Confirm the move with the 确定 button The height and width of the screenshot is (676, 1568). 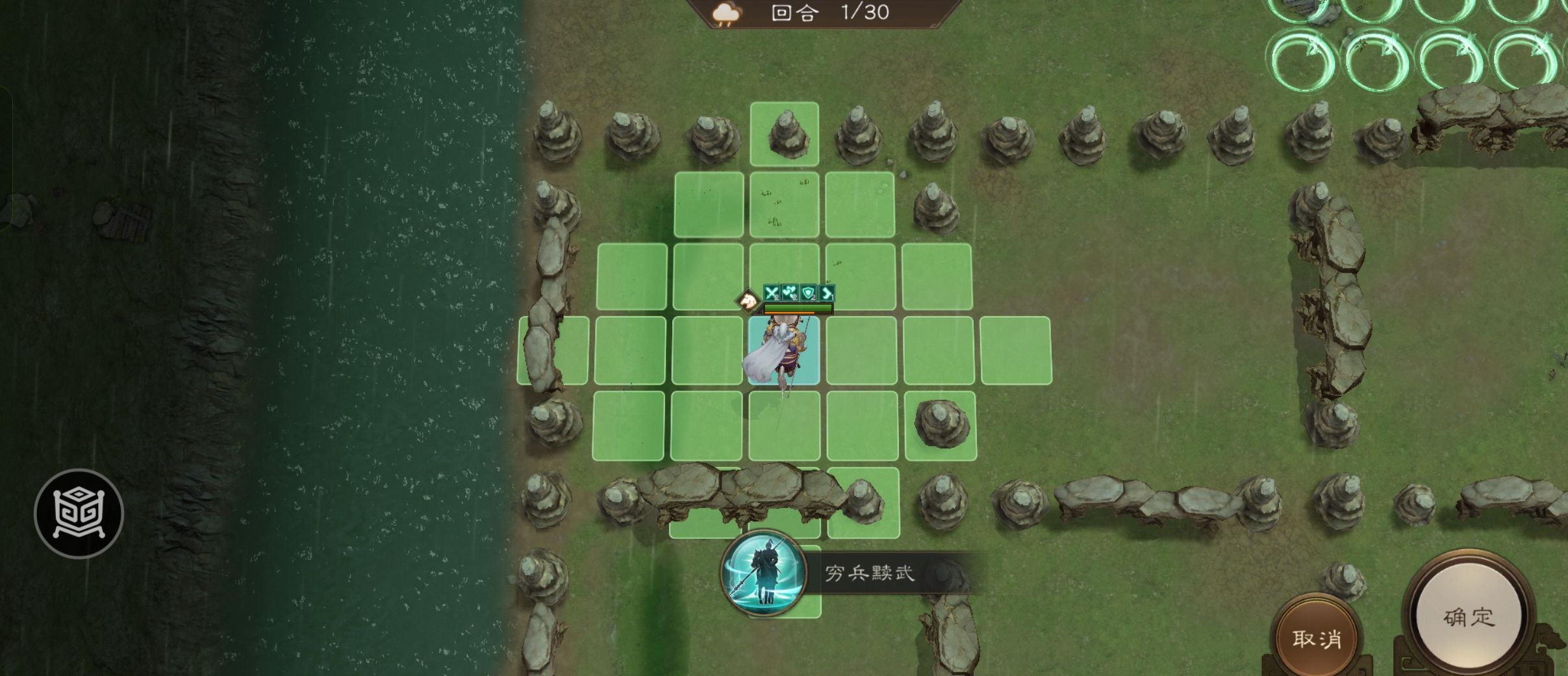coord(1468,616)
